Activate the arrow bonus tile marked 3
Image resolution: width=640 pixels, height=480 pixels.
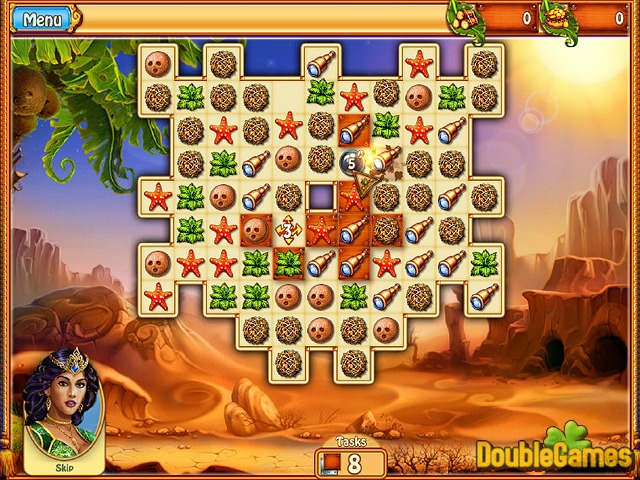coord(289,231)
